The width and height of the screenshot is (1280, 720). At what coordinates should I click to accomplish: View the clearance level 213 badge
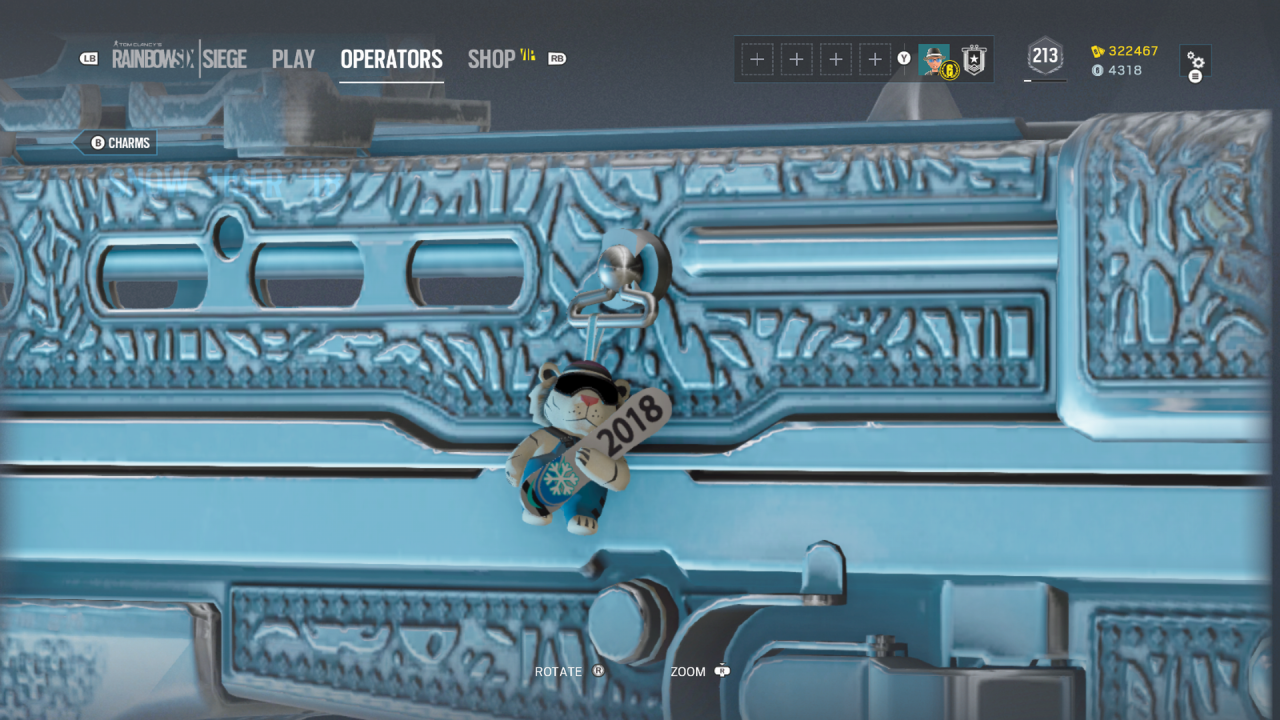pos(1045,56)
